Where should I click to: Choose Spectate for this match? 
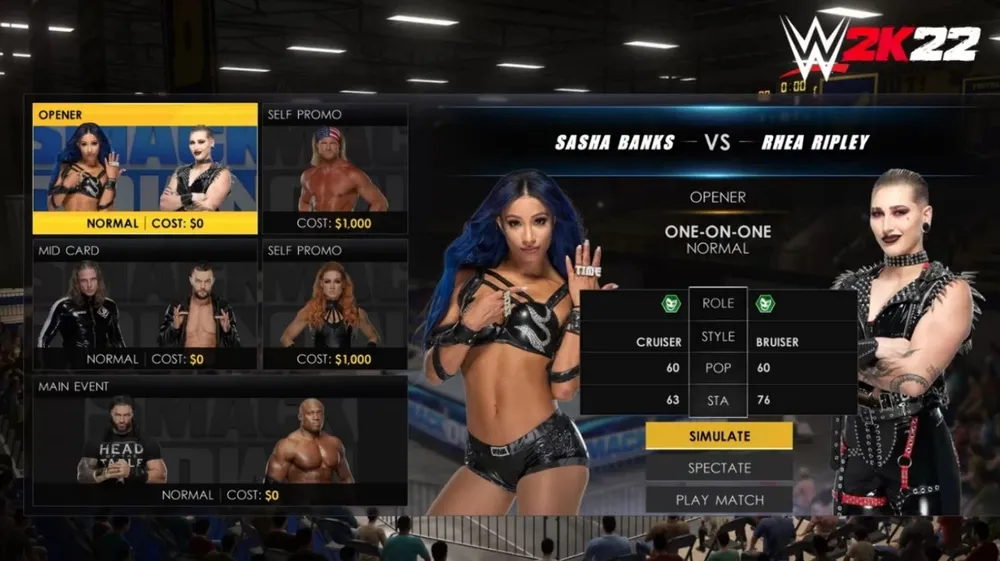click(x=719, y=468)
